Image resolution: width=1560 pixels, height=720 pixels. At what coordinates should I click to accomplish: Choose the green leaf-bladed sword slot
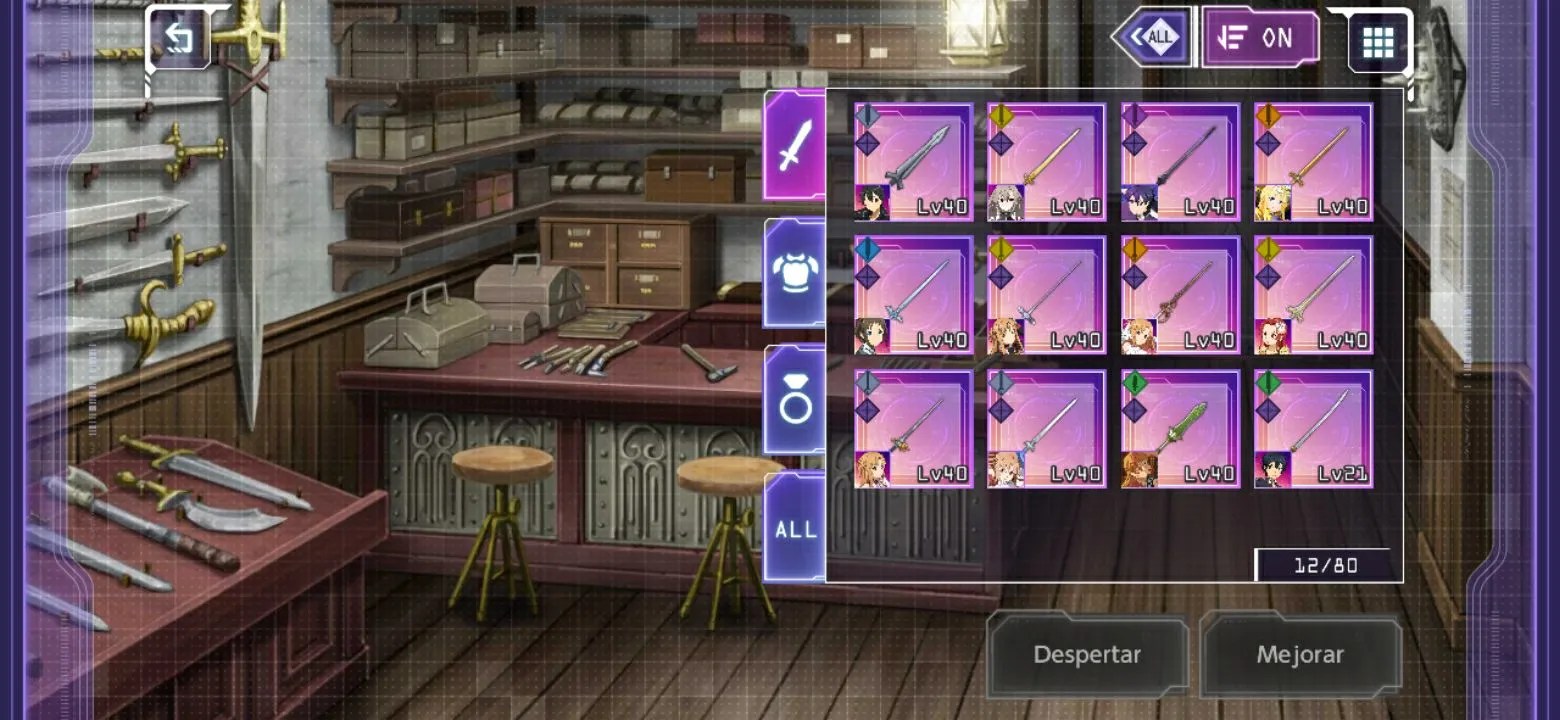pos(1180,429)
